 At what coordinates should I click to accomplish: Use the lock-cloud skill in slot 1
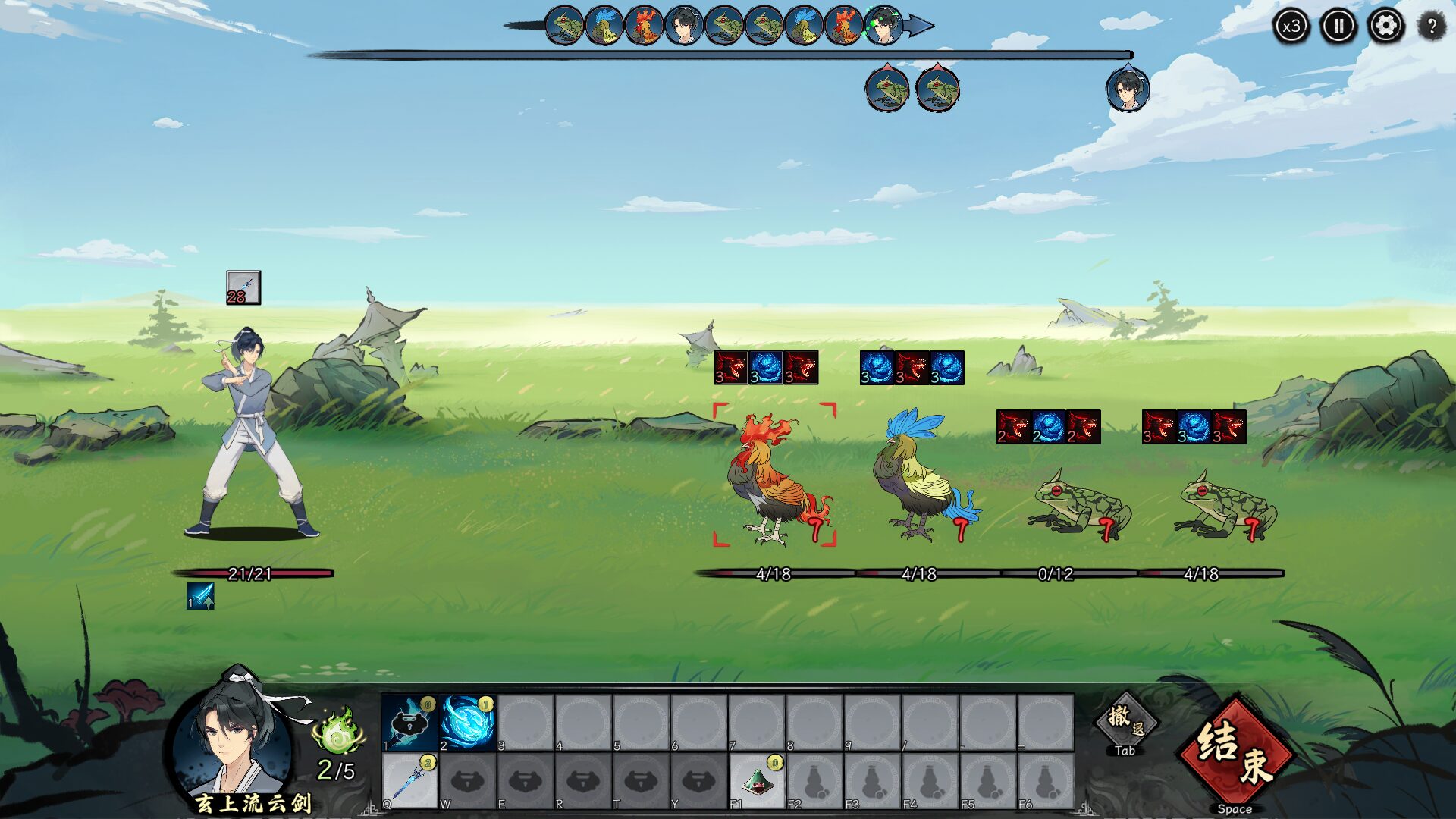tap(409, 723)
